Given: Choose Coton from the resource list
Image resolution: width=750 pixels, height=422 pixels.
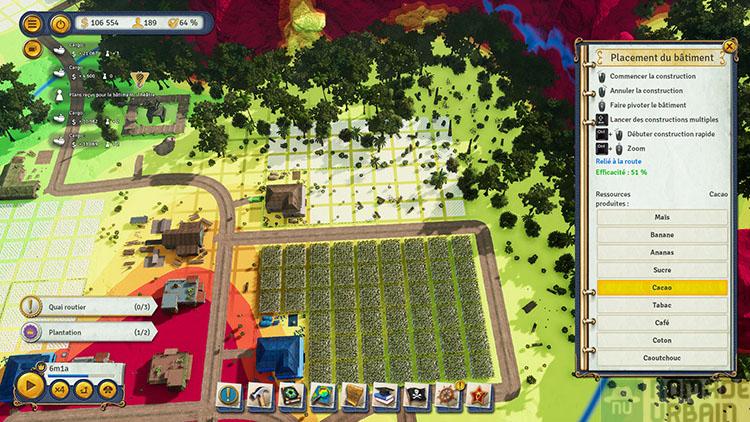Looking at the screenshot, I should pyautogui.click(x=661, y=339).
